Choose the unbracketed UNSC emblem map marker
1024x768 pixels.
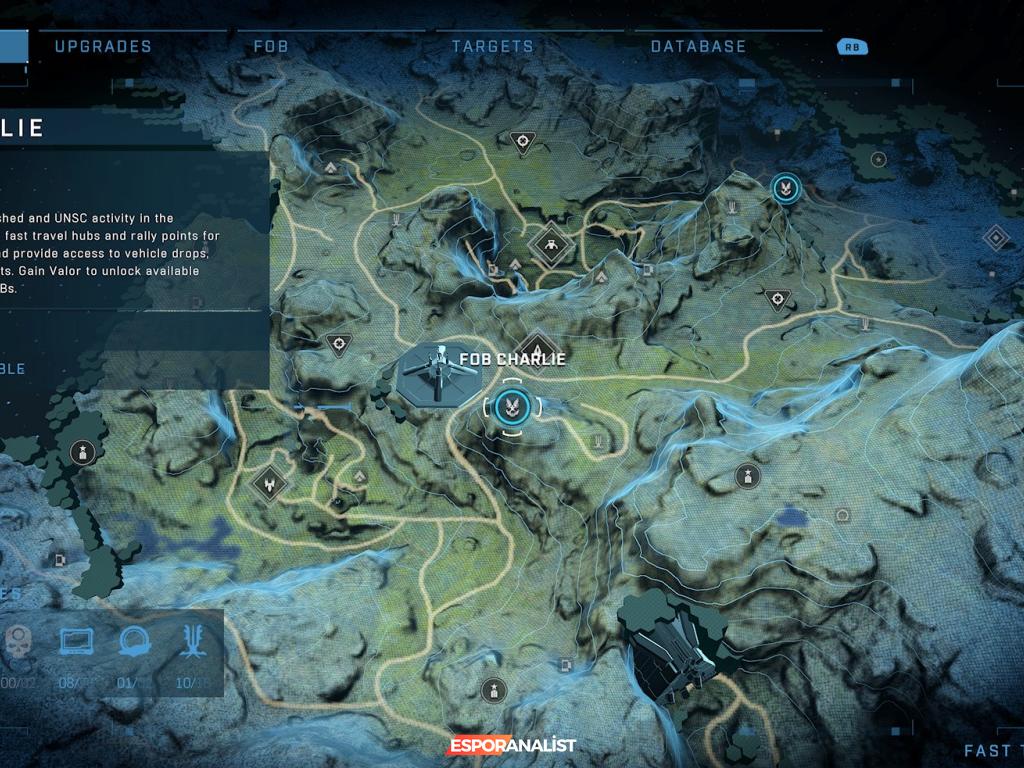(784, 187)
